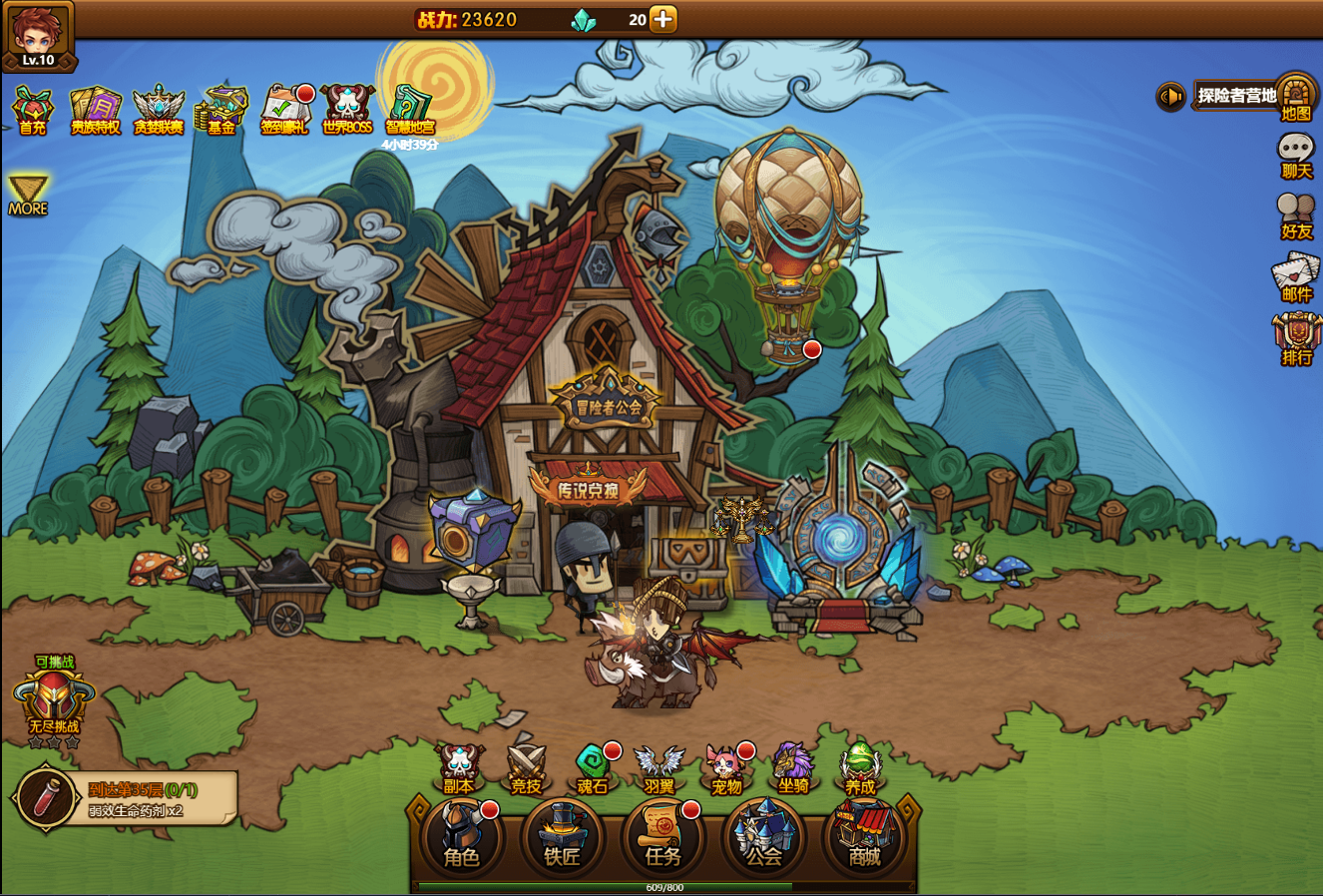1323x896 pixels.
Task: Select the 副本 dungeon skull icon
Action: pos(459,767)
